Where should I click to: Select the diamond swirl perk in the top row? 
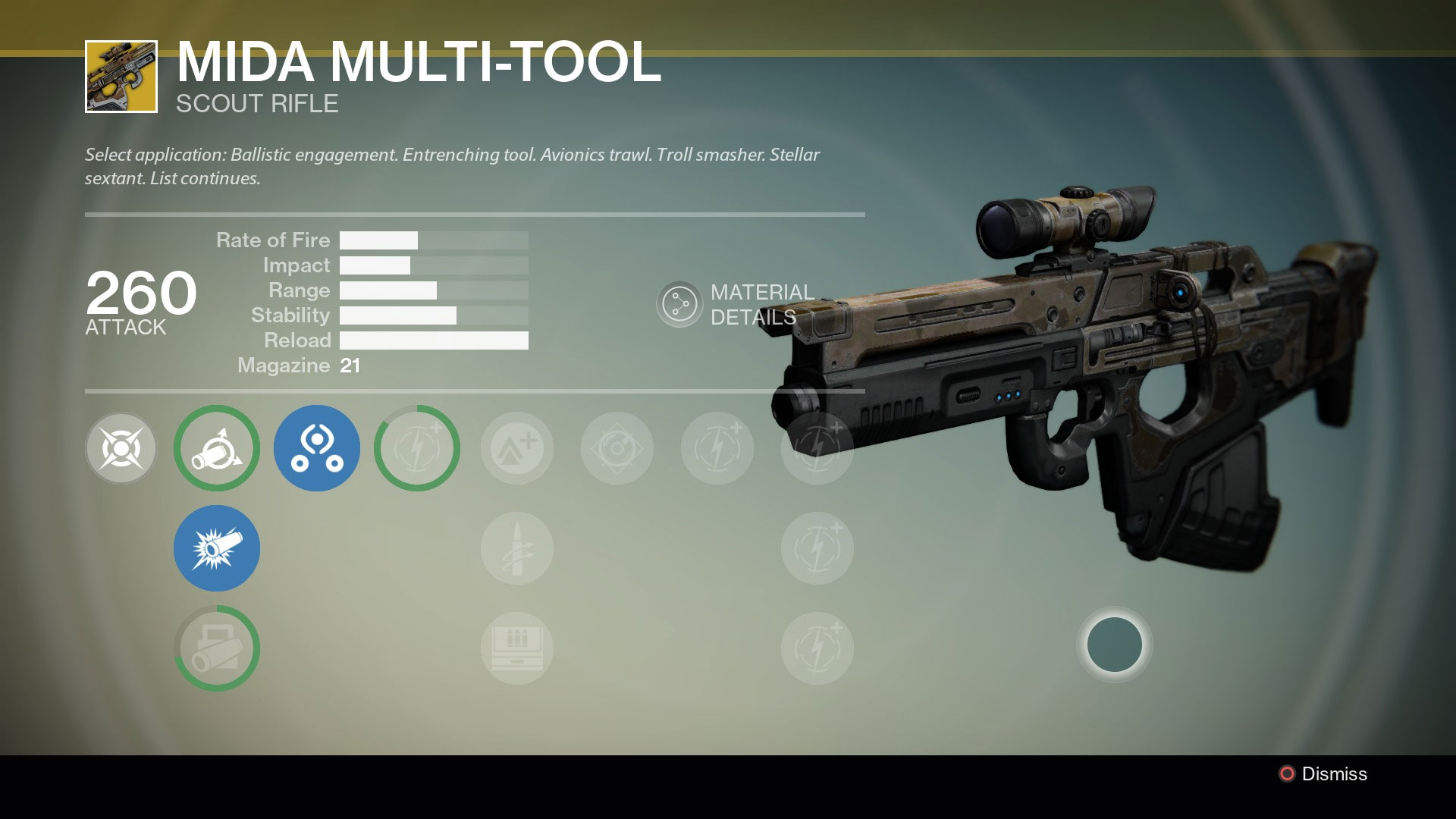[617, 448]
